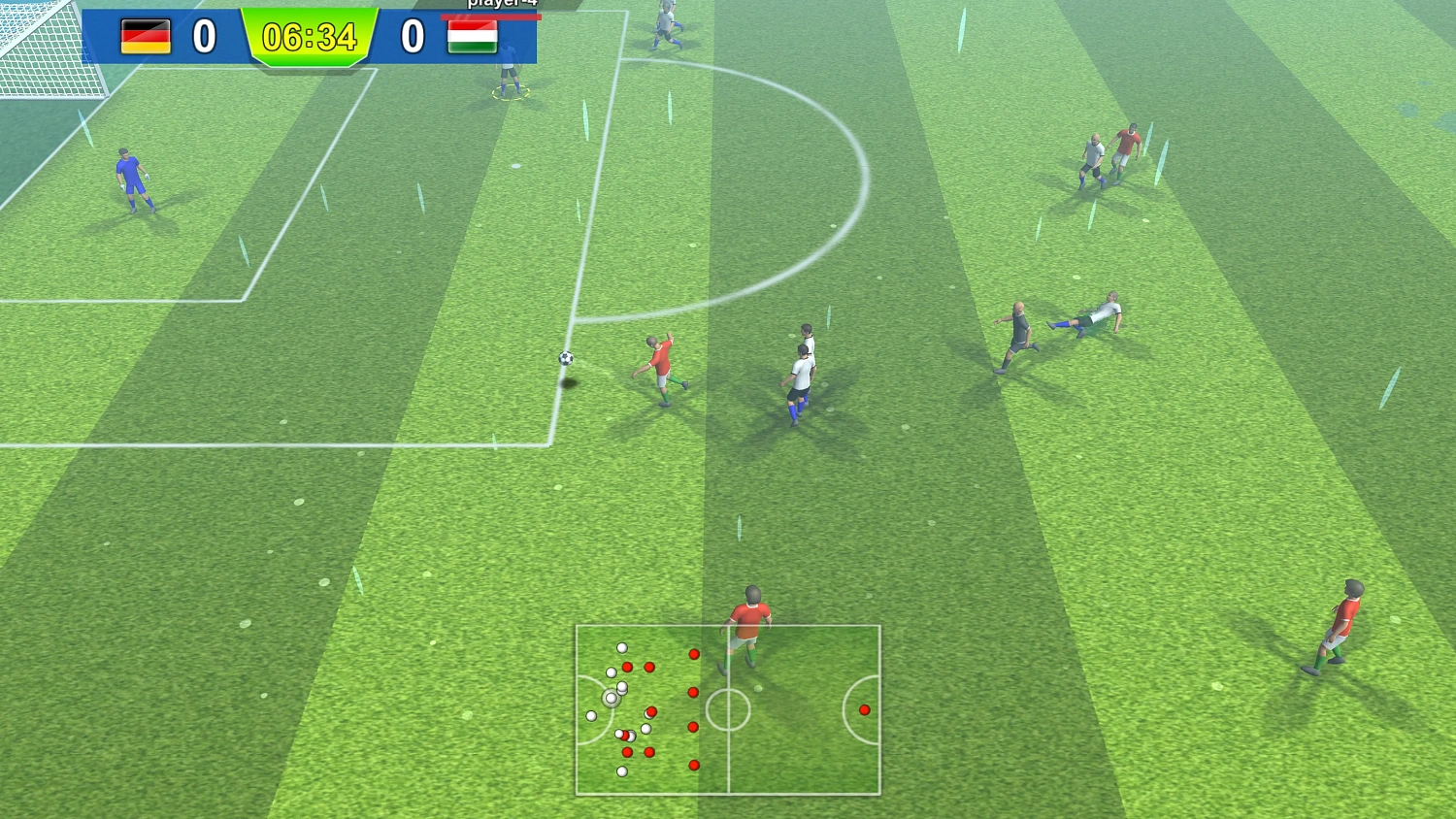Select the red-shirted player beside the minimap
Screen dimensions: 1456x819
tap(749, 616)
